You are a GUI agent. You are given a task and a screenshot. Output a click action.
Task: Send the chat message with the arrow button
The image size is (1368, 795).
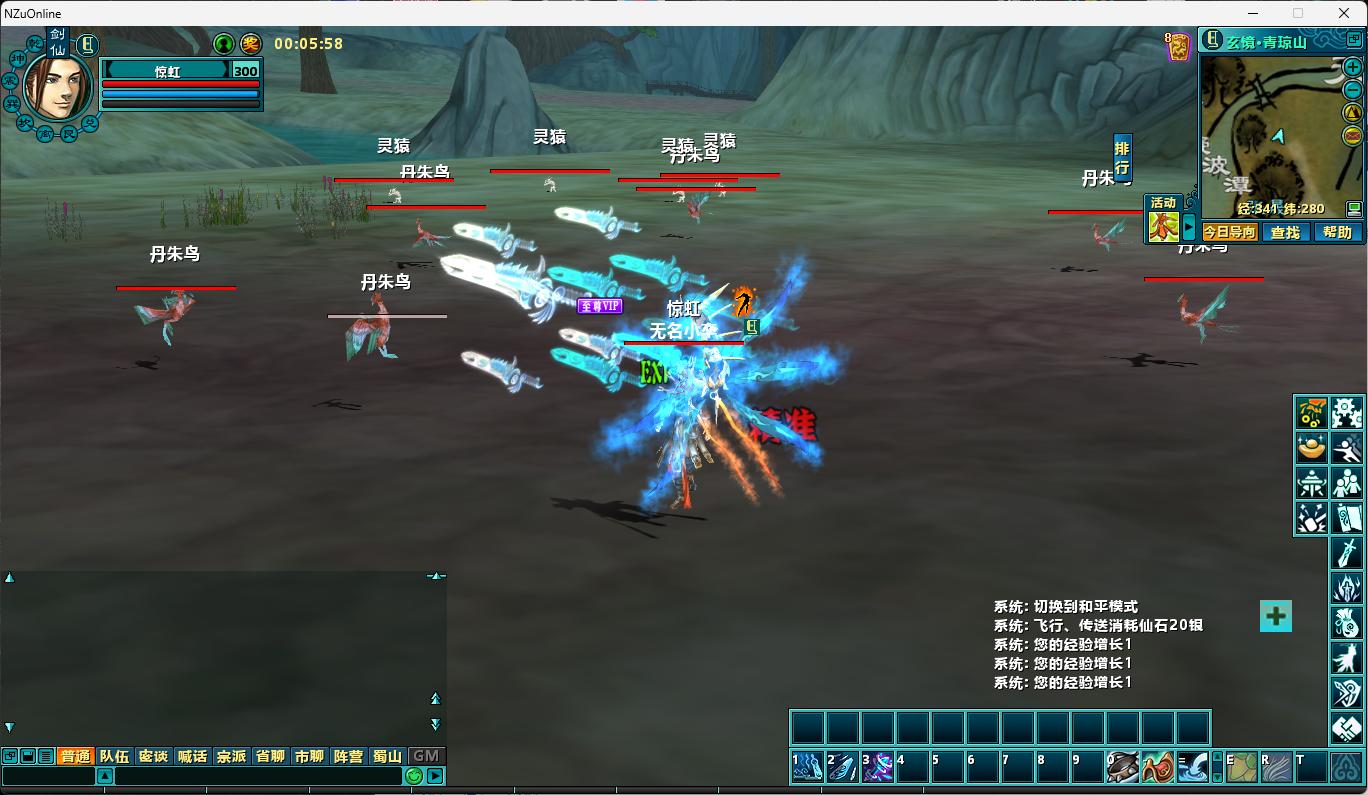pyautogui.click(x=436, y=776)
